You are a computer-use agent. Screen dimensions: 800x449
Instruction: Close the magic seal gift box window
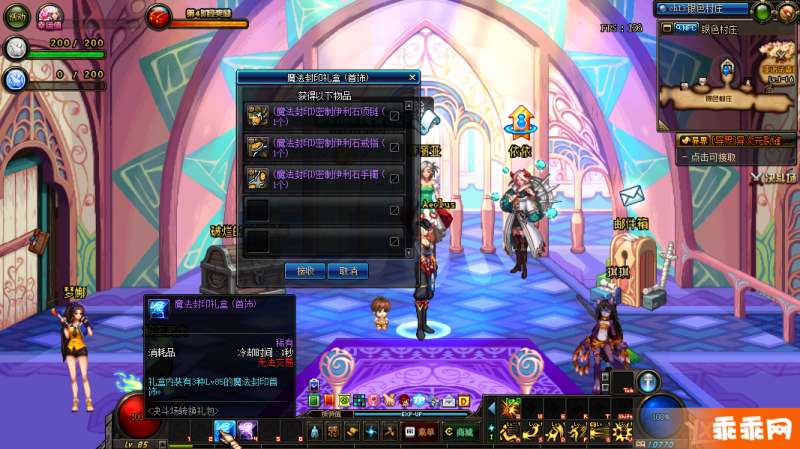click(x=412, y=76)
